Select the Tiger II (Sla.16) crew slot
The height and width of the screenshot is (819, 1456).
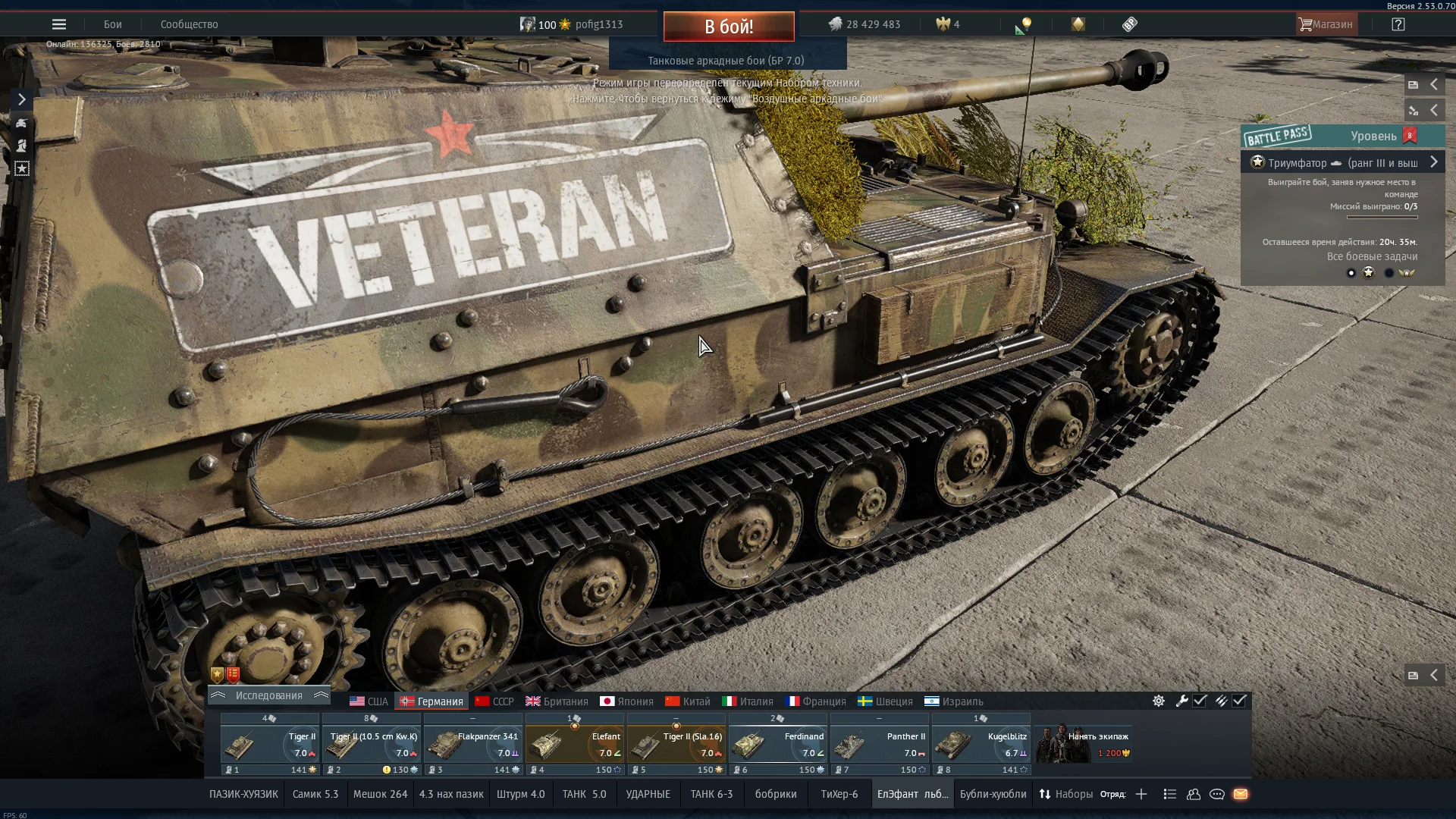tap(676, 745)
